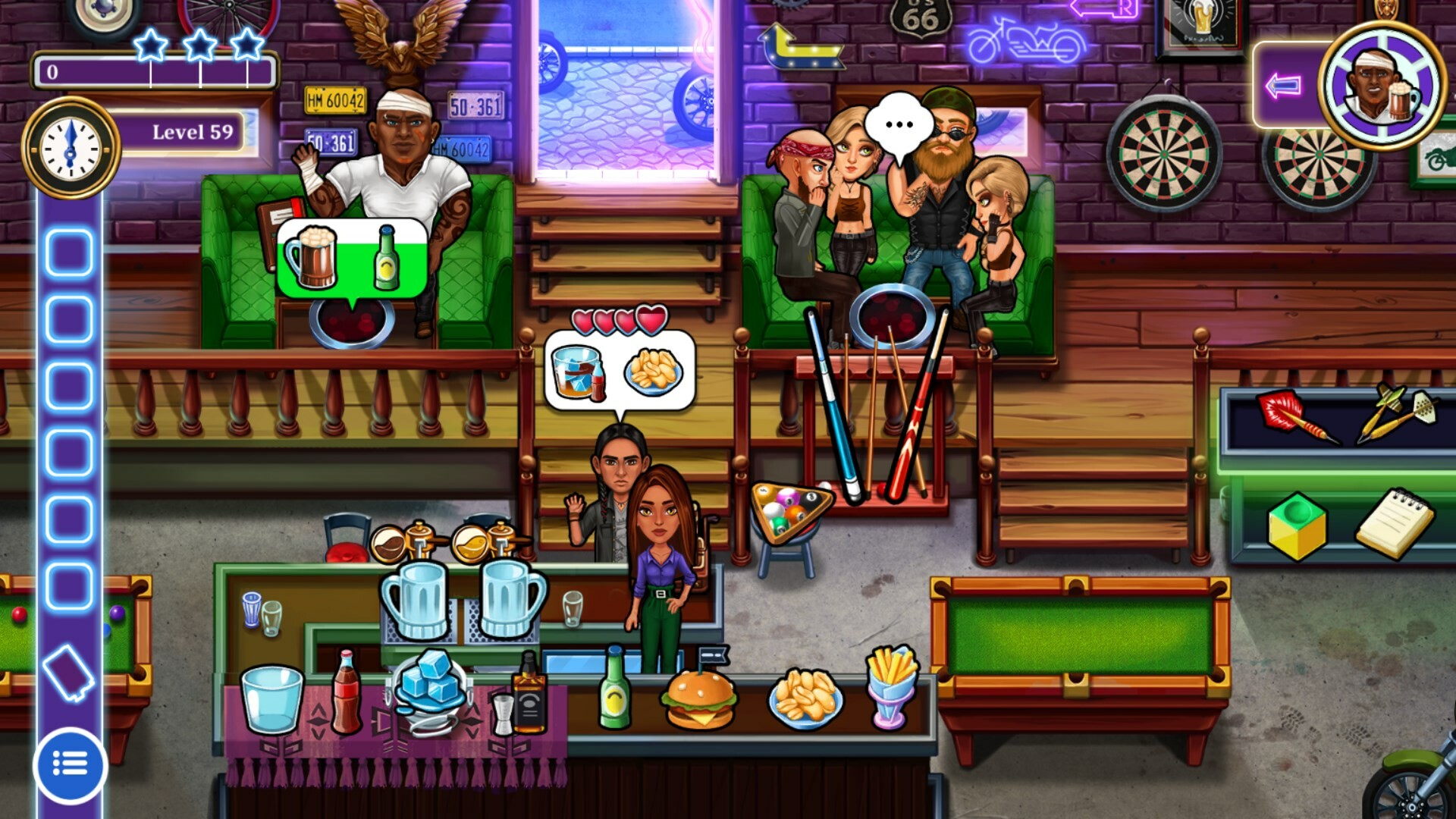Expand the bandaged customer's drink order bubble
The height and width of the screenshot is (819, 1456).
pos(353,256)
